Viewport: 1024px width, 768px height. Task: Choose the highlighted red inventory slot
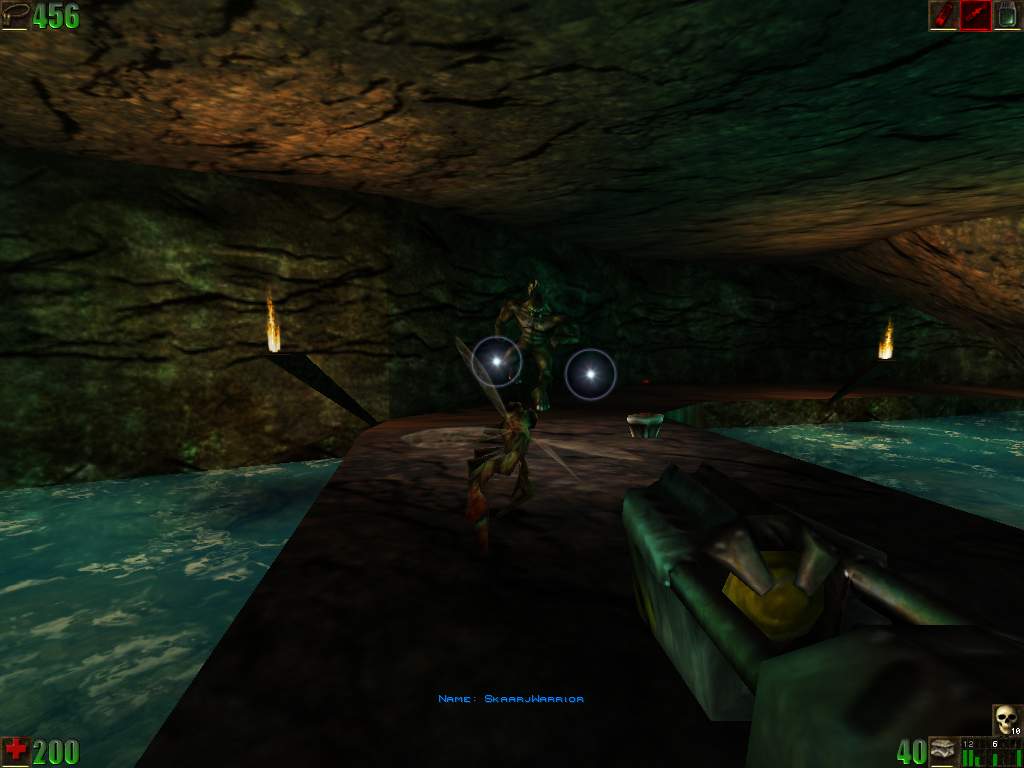tap(975, 15)
